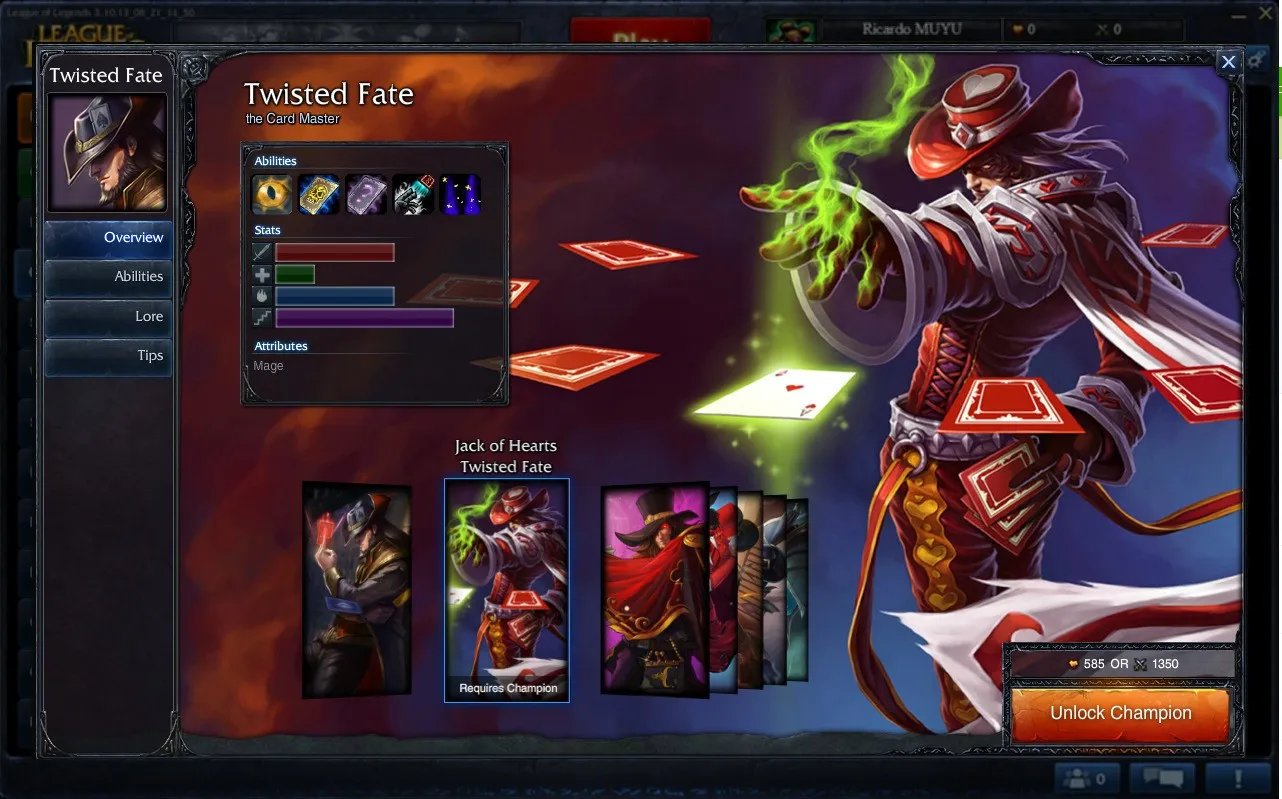Image resolution: width=1282 pixels, height=799 pixels.
Task: Select the gold skull card ability icon
Action: click(x=319, y=194)
